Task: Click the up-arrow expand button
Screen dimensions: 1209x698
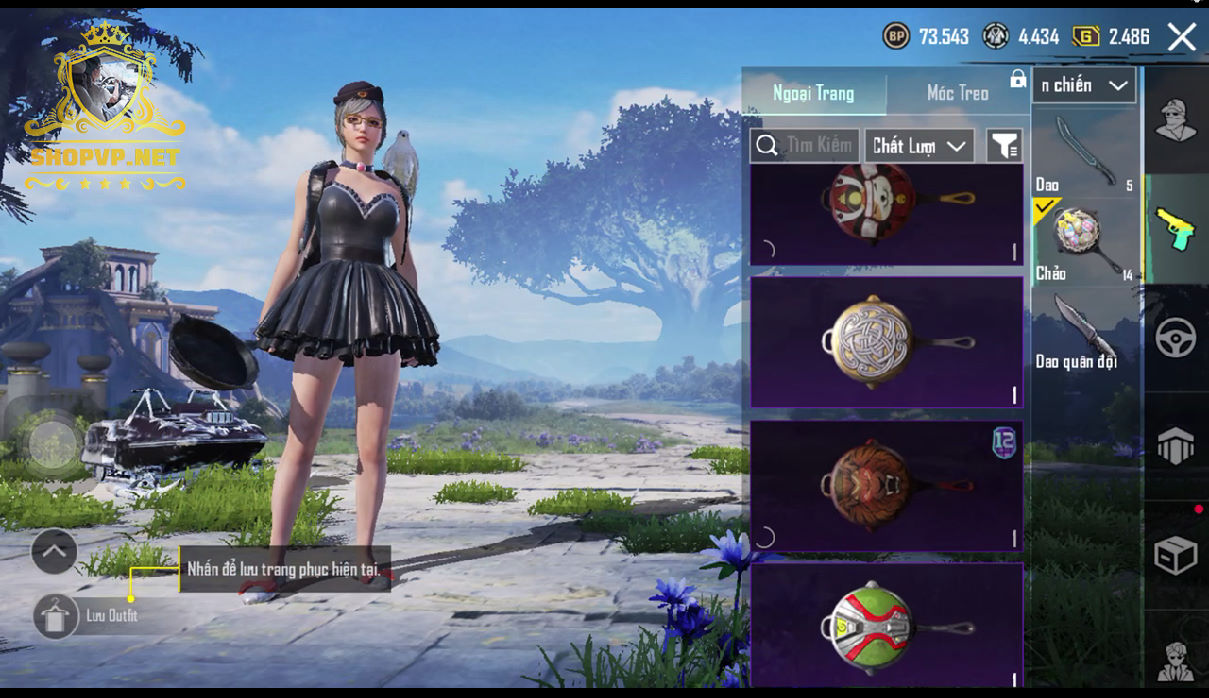Action: 54,550
